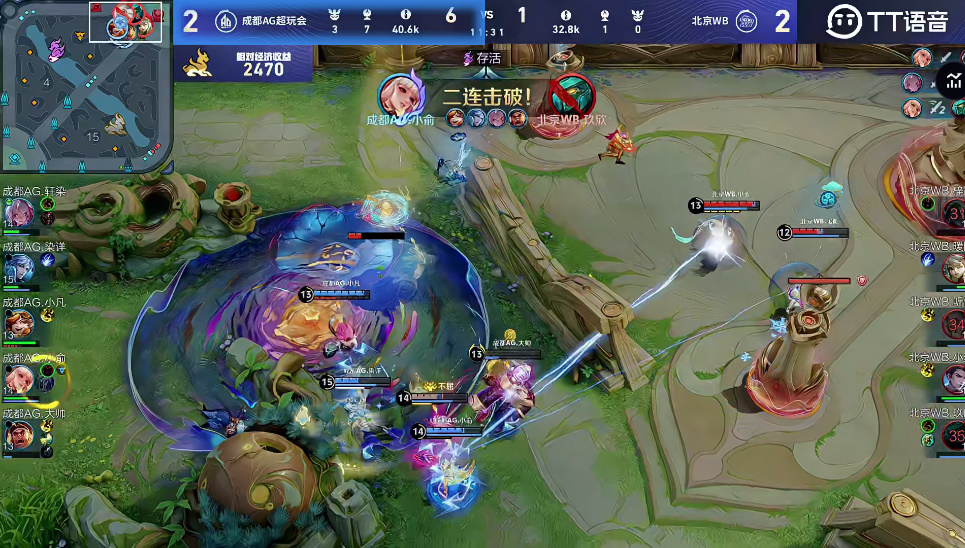The width and height of the screenshot is (965, 548).
Task: Click the 北京WB team logo
Action: click(746, 20)
